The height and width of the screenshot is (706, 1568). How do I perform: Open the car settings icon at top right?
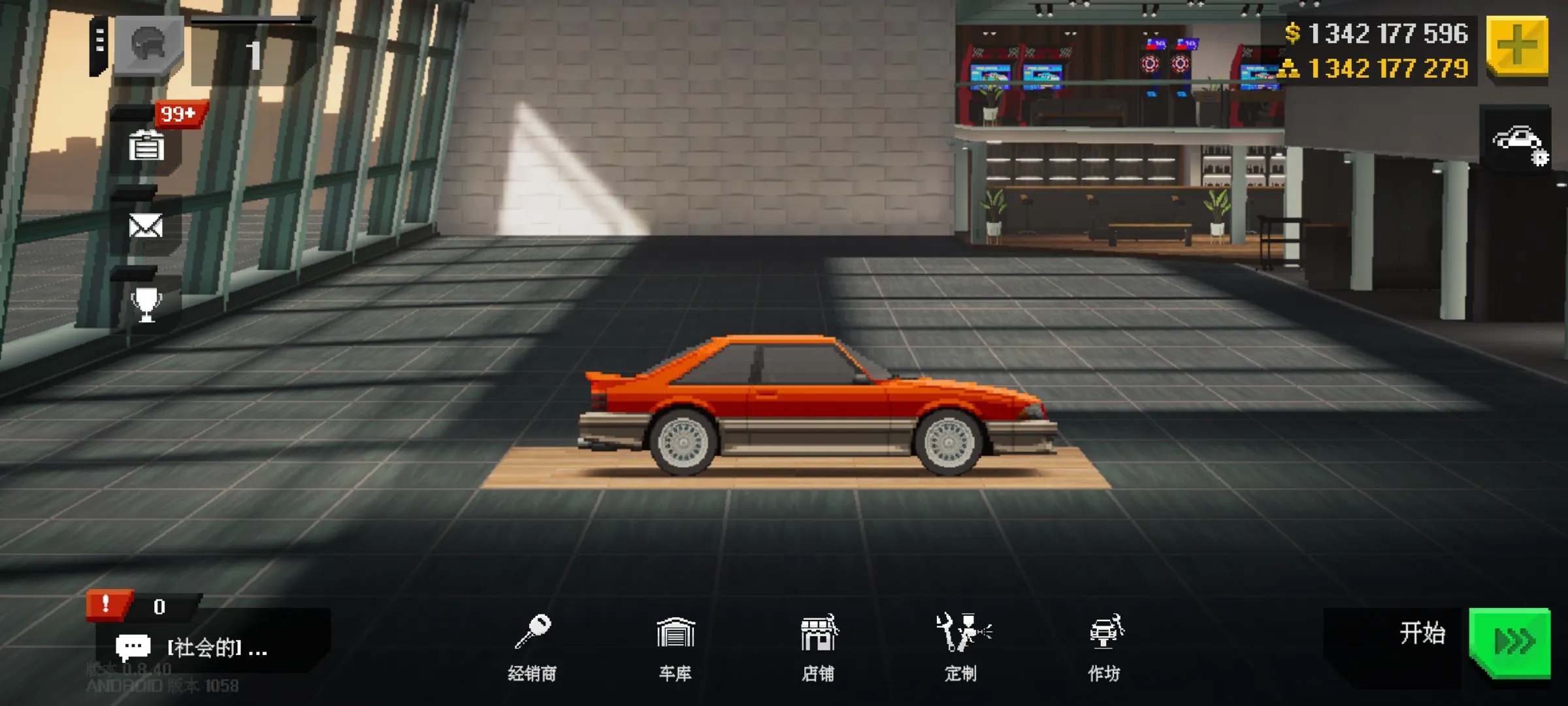1519,145
